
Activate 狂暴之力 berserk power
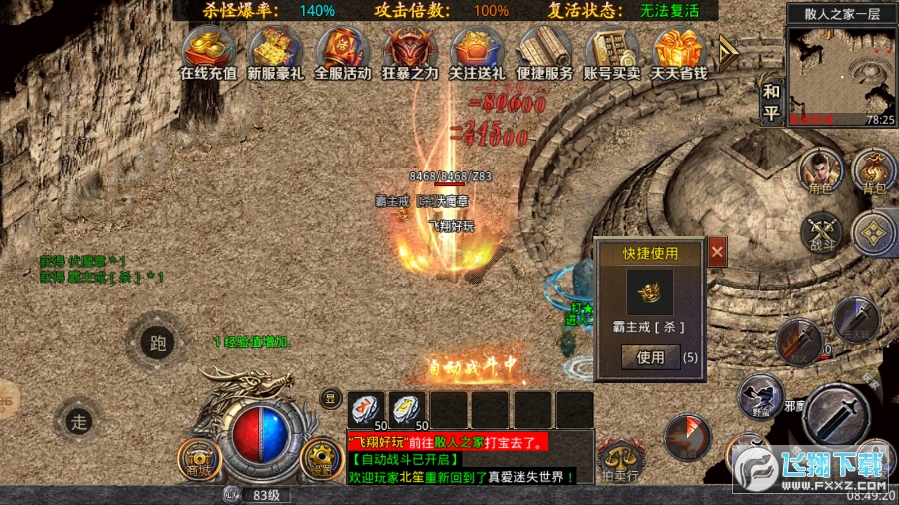(410, 52)
